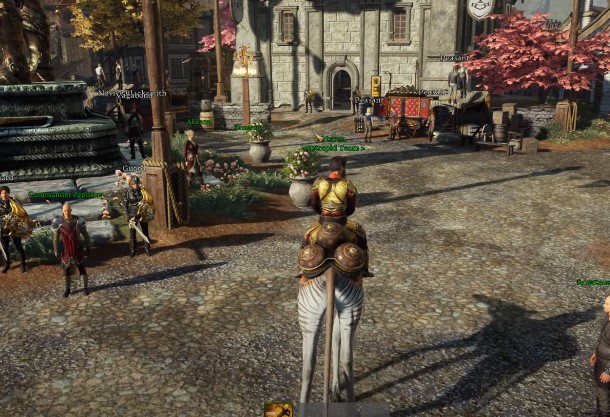Click the orange ability icon at bottom

point(278,410)
